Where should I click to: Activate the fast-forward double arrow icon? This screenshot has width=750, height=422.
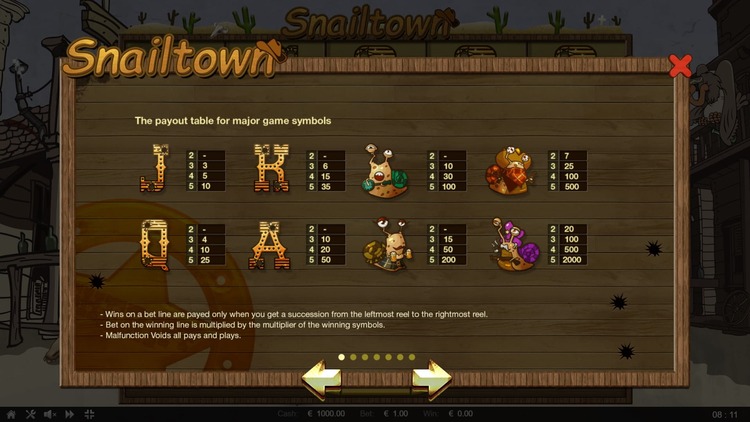tap(69, 413)
